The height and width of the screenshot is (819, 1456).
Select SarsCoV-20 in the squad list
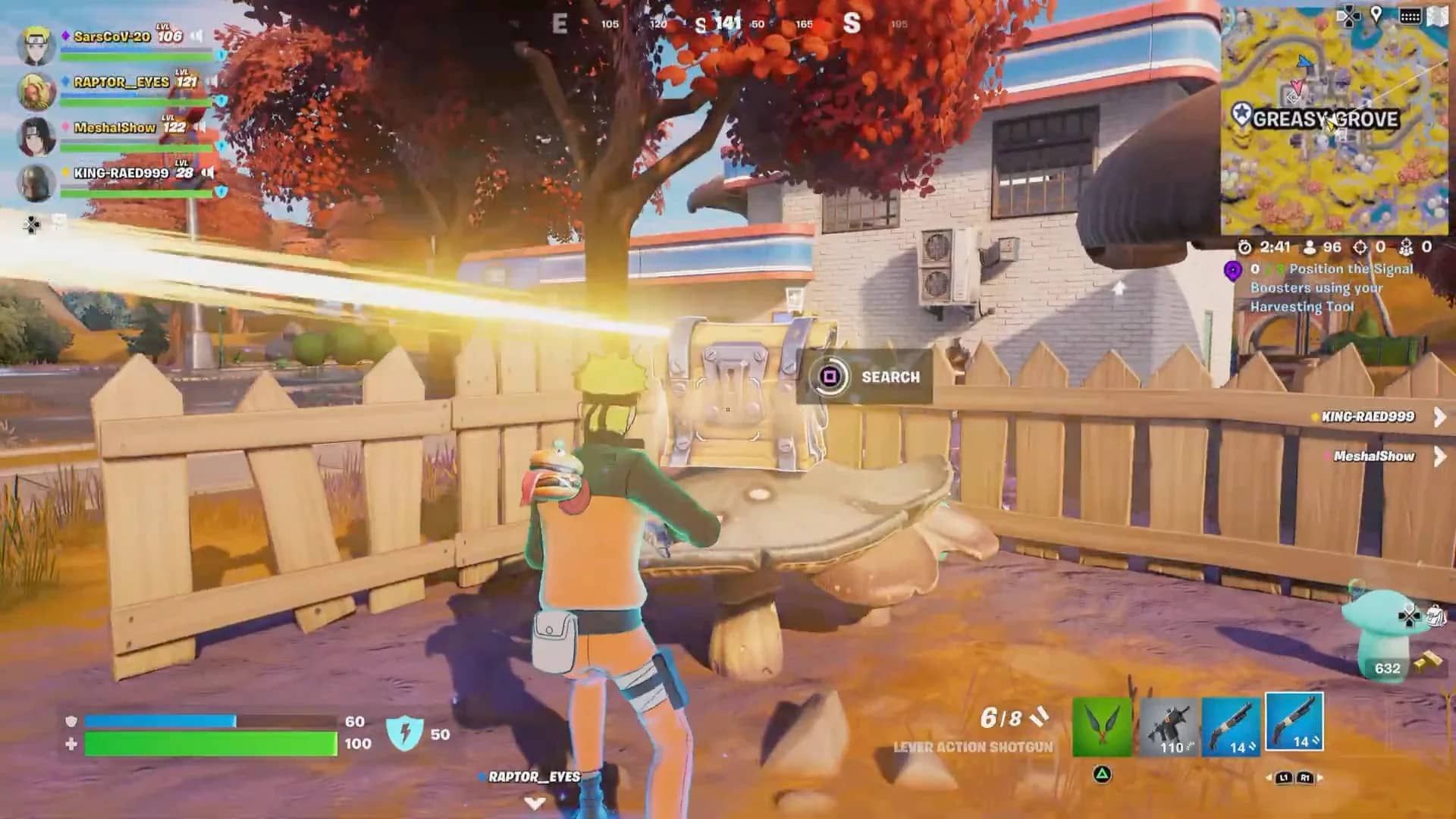111,36
